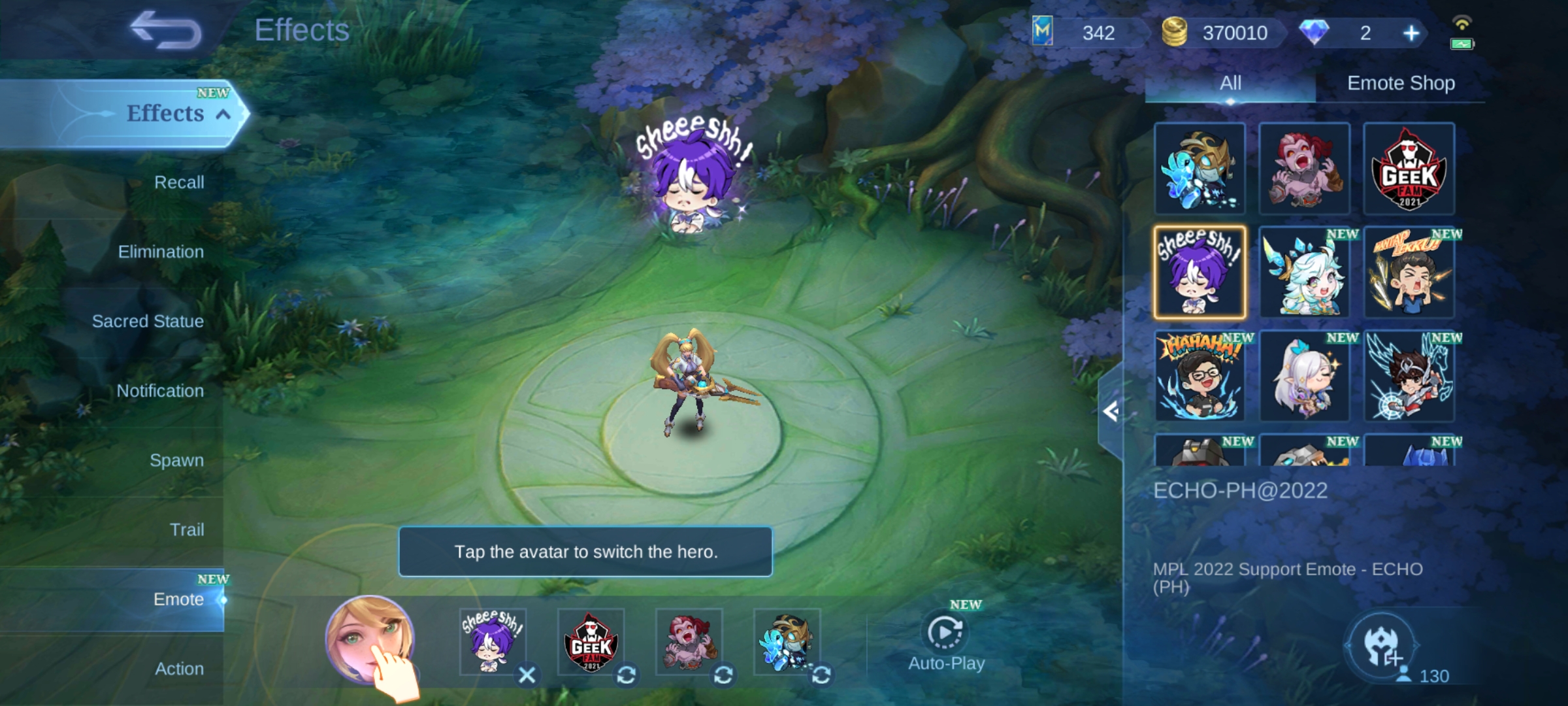Go back using the arrow button
Image resolution: width=1568 pixels, height=706 pixels.
166,31
